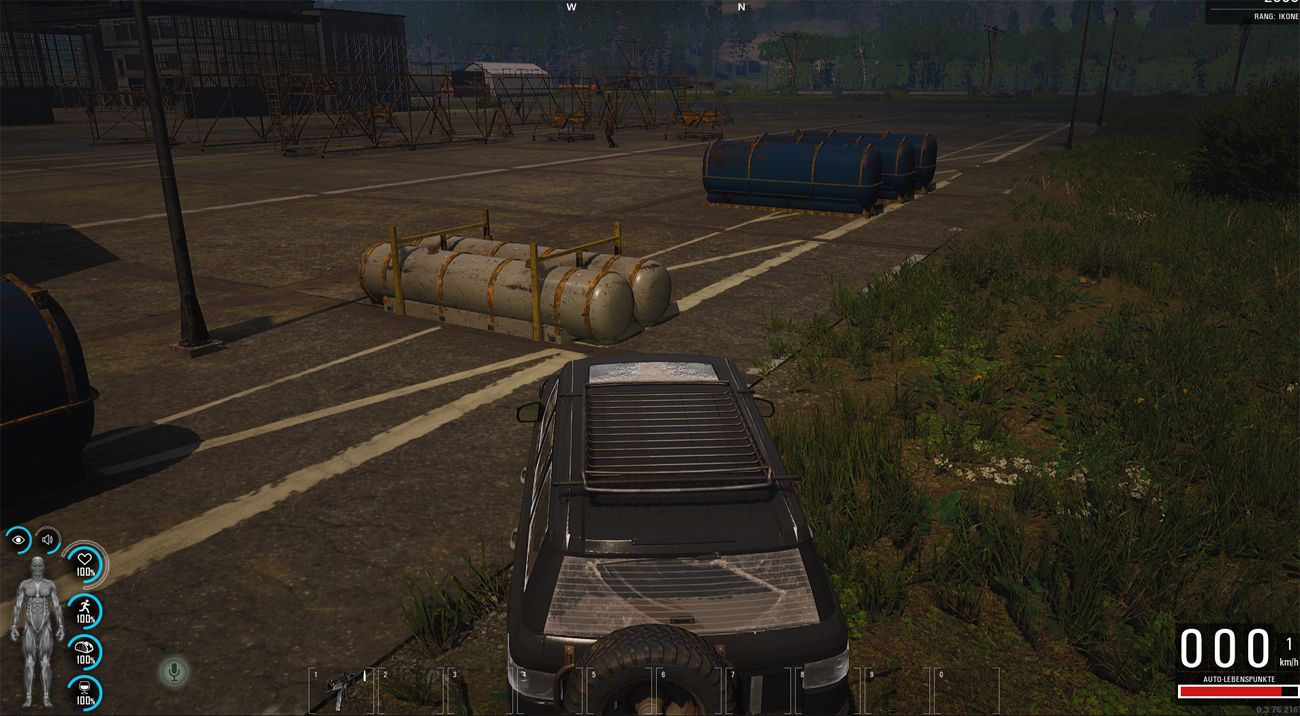The height and width of the screenshot is (716, 1300).
Task: Click the eye visibility indicator icon
Action: 18,541
